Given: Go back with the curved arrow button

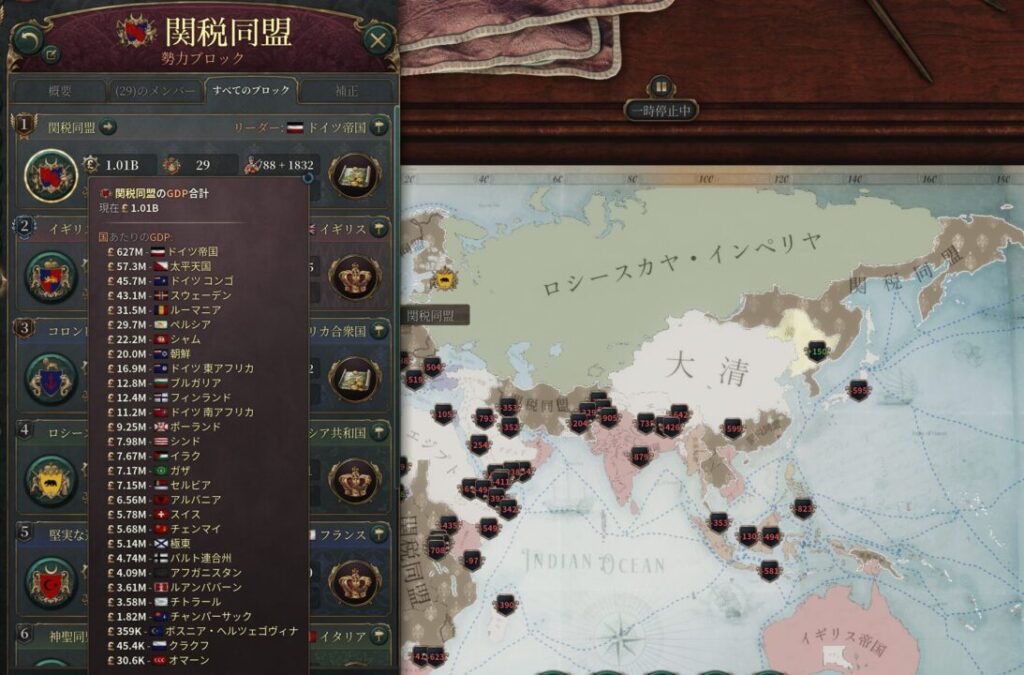Looking at the screenshot, I should pyautogui.click(x=27, y=39).
